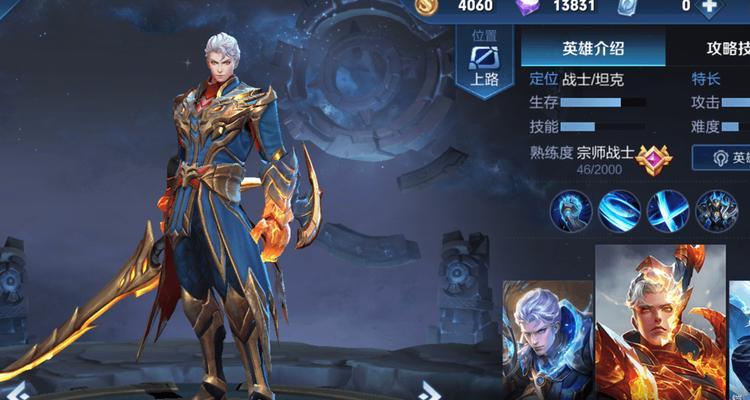The height and width of the screenshot is (400, 750).
Task: View the first skill icon with blue figure
Action: [x=570, y=211]
